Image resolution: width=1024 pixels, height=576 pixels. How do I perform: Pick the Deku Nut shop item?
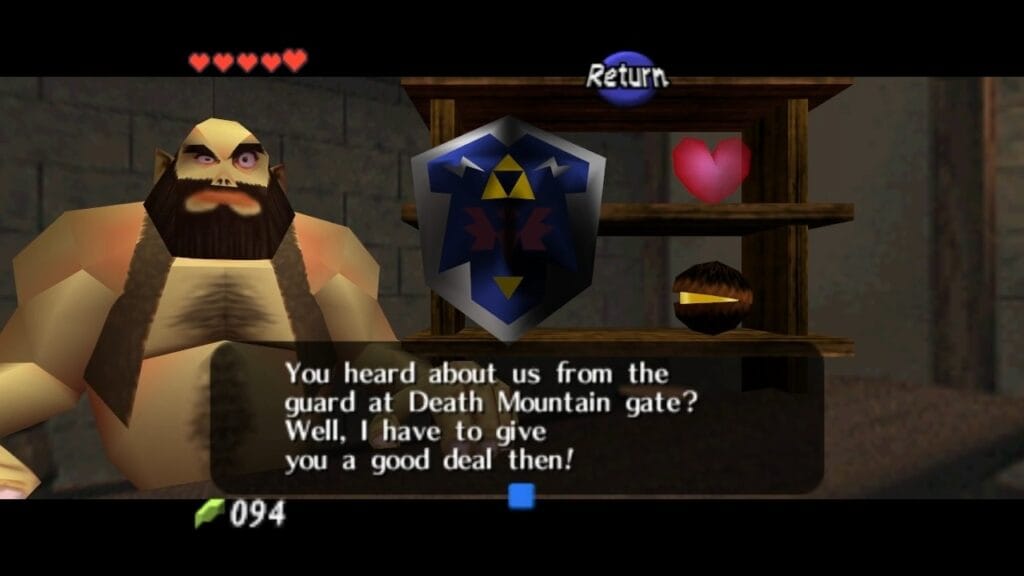[x=709, y=297]
